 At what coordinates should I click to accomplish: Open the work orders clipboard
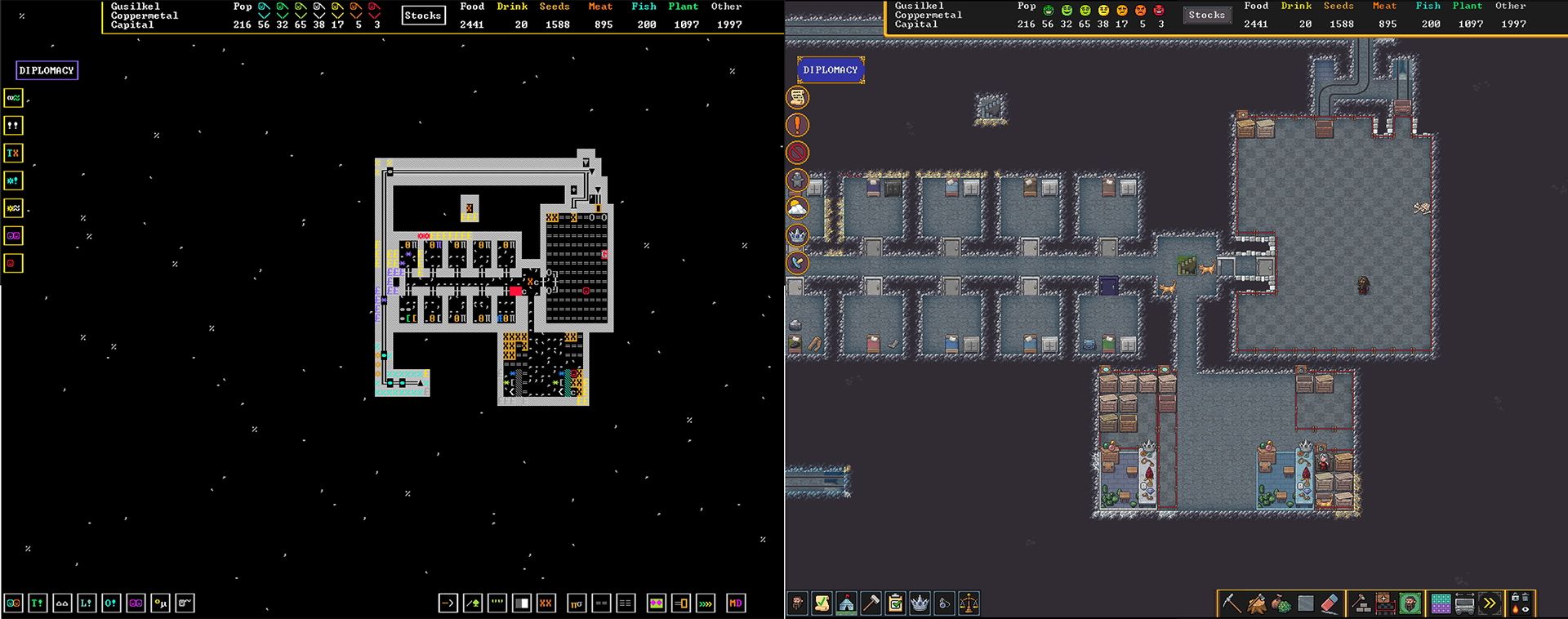click(894, 603)
